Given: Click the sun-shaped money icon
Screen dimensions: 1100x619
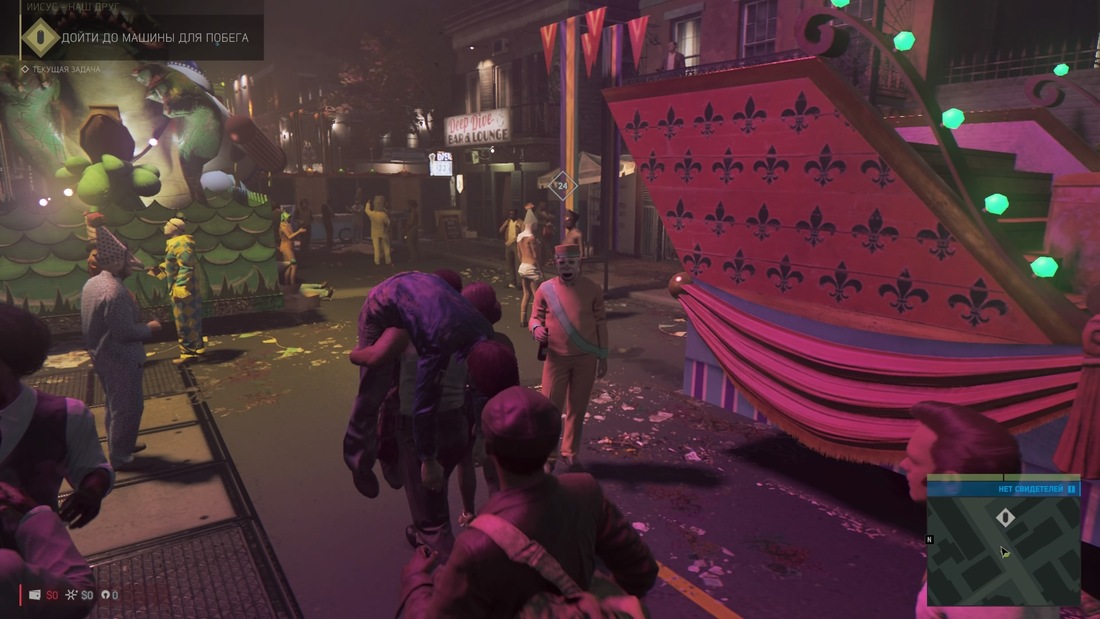Looking at the screenshot, I should click(x=70, y=595).
